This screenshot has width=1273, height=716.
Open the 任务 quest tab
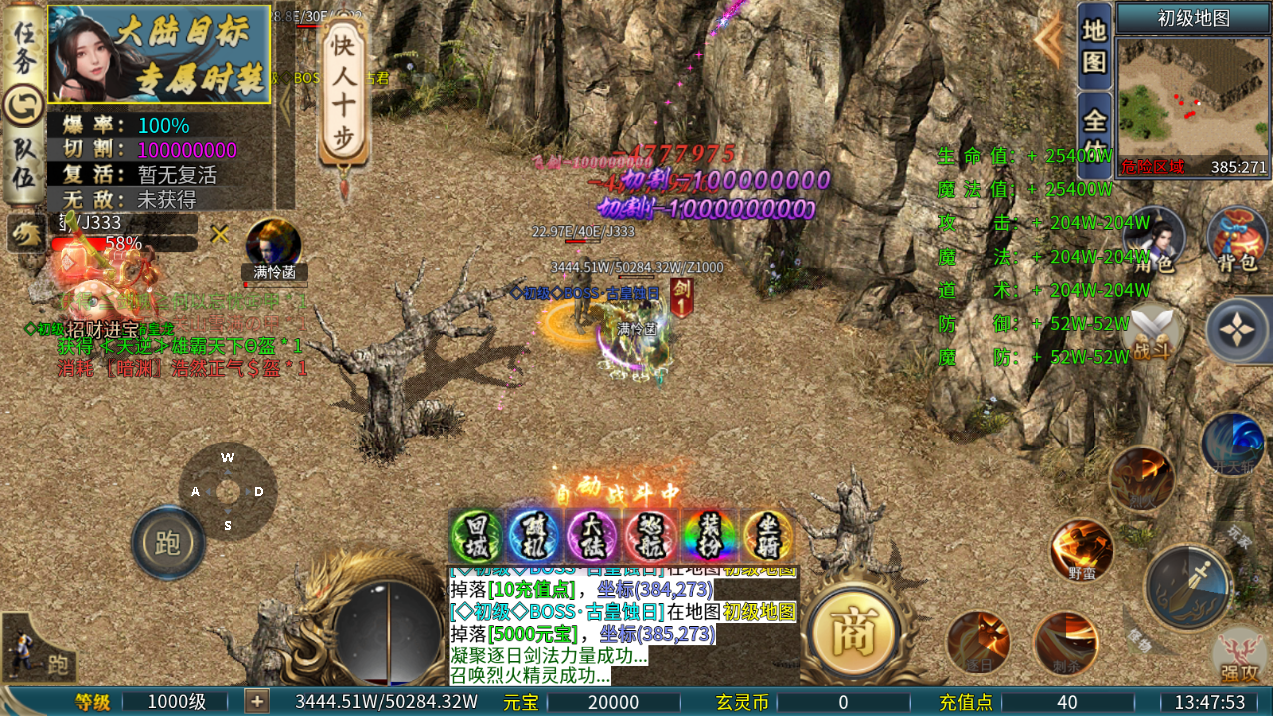point(22,46)
